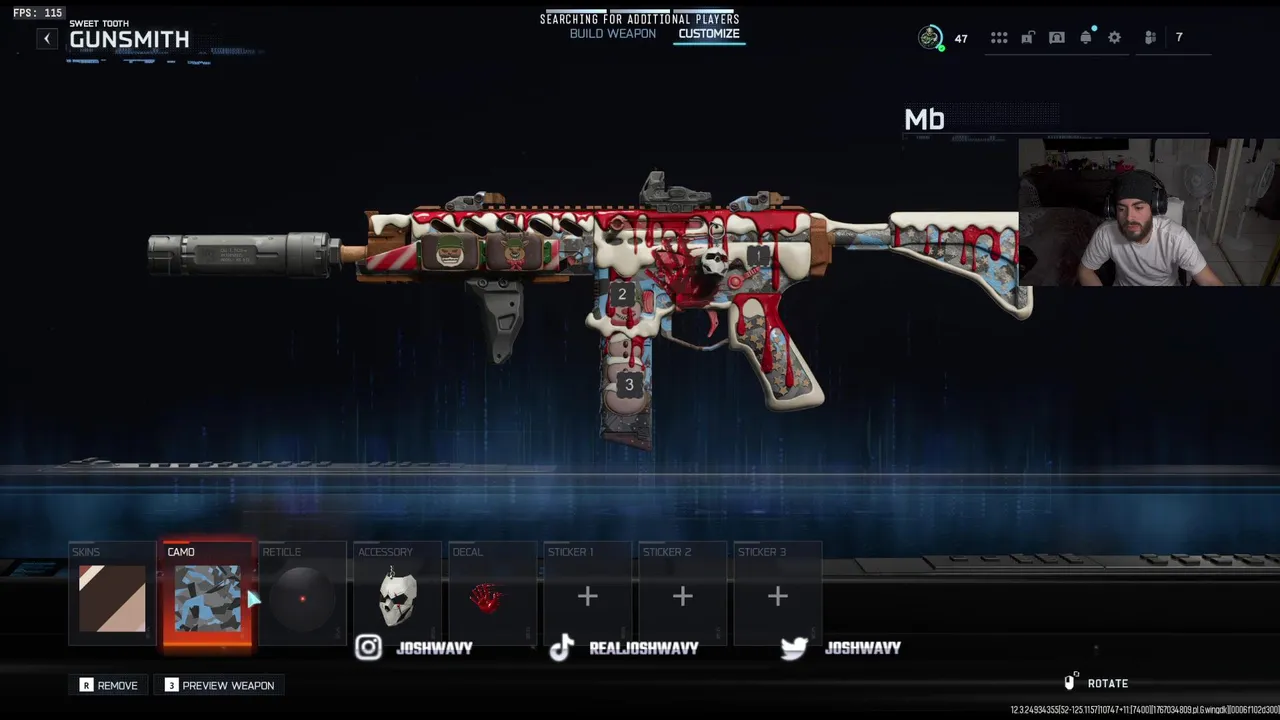Add a sticker in Sticker 1 slot

(x=587, y=597)
